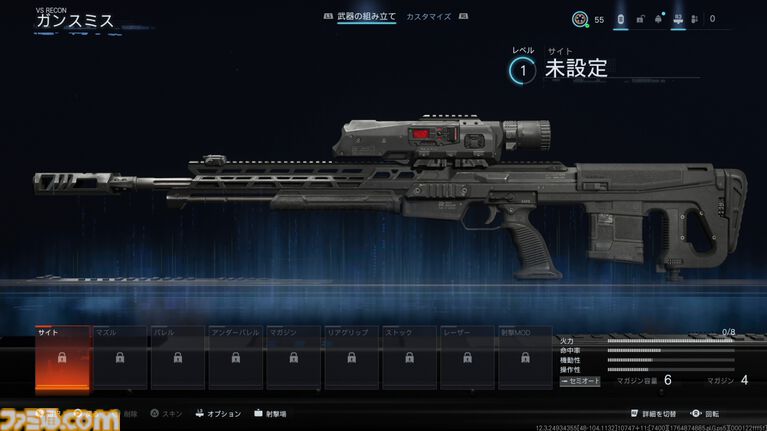Image resolution: width=767 pixels, height=431 pixels.
Task: Open the オプション menu
Action: pos(222,412)
